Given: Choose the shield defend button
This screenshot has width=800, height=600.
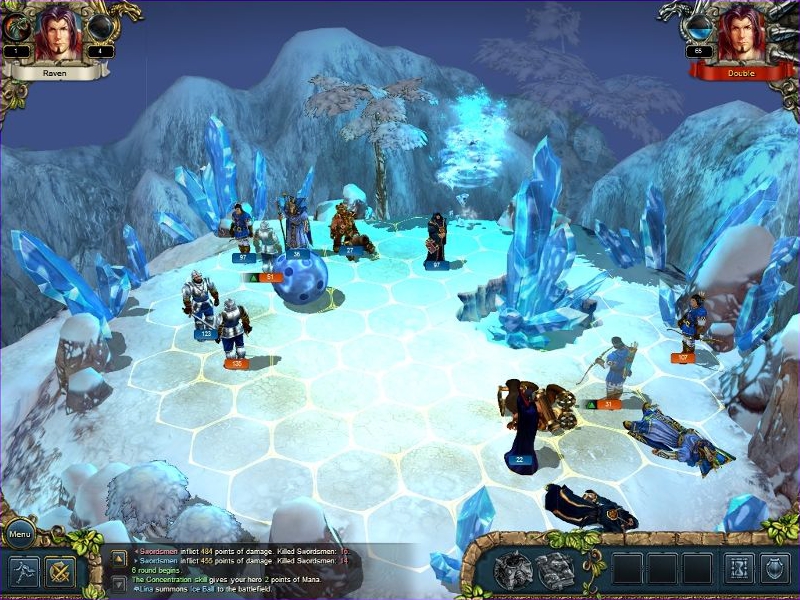Looking at the screenshot, I should (775, 568).
